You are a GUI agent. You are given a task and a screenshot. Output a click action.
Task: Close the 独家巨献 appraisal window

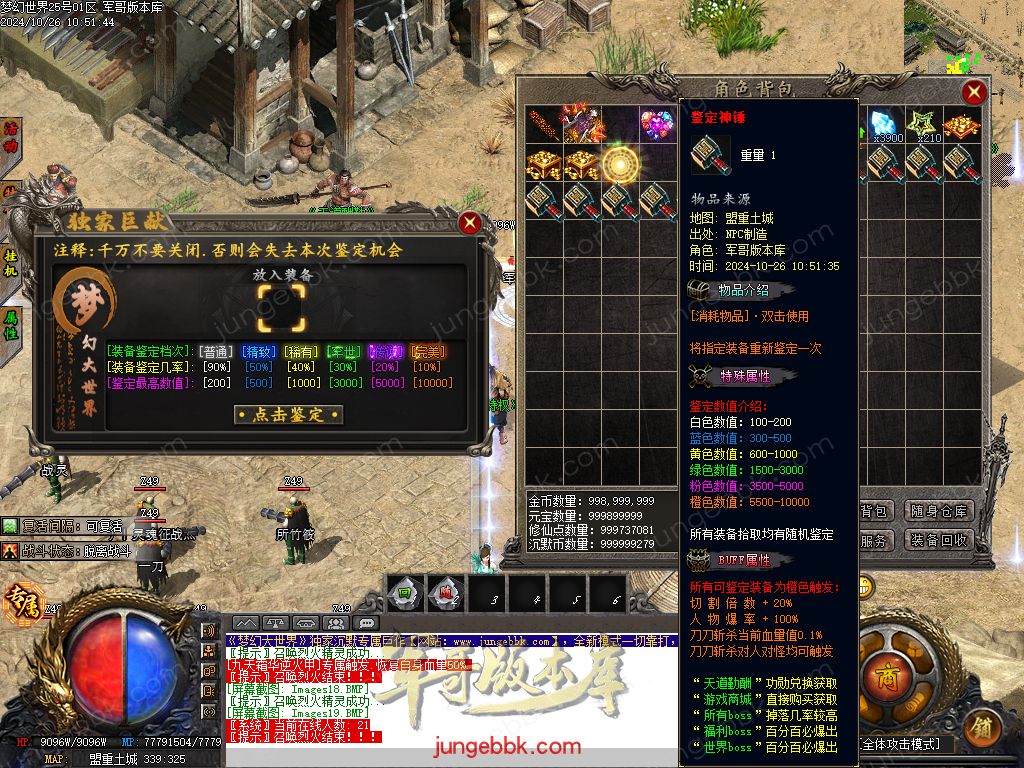[x=469, y=223]
